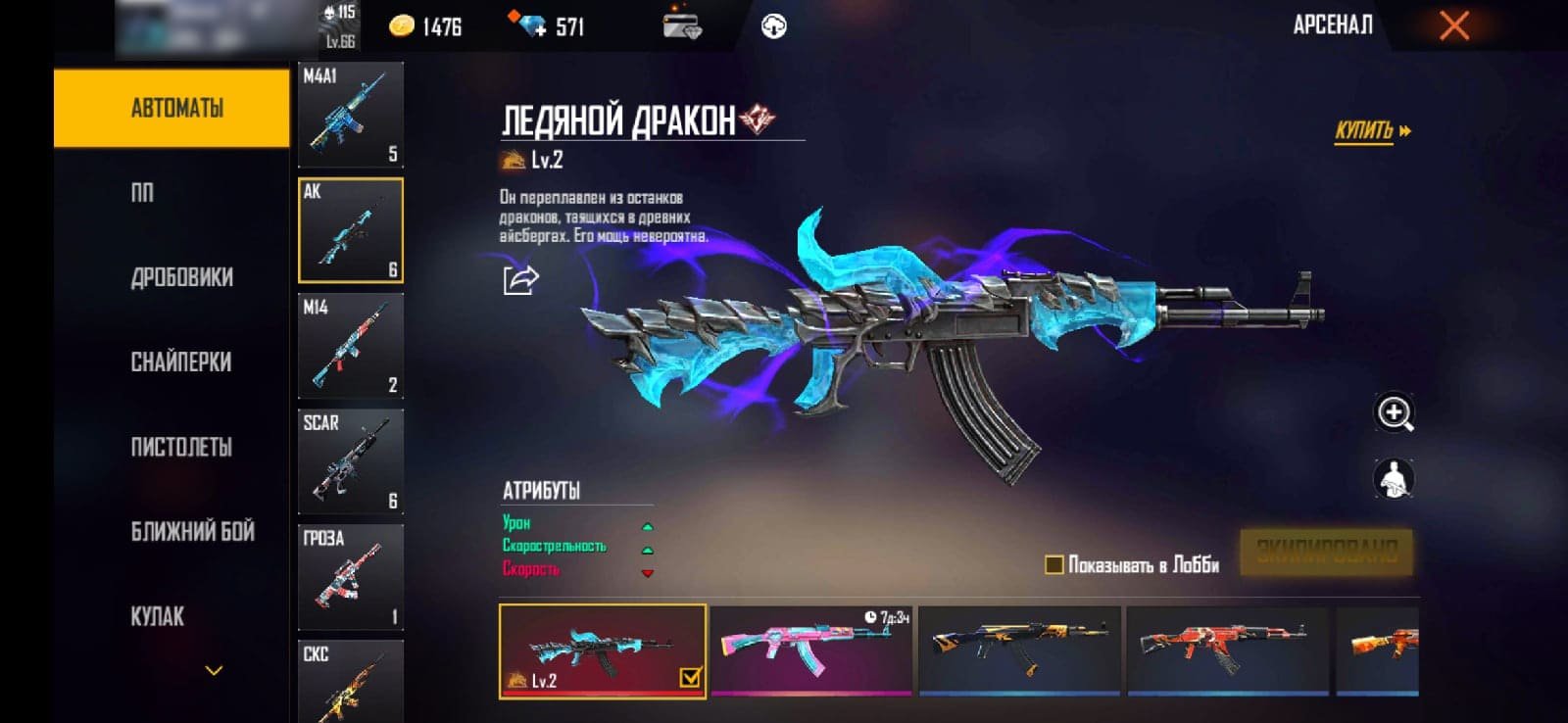Close the Arsenal screen with the X
This screenshot has height=723, width=1568.
click(1453, 25)
